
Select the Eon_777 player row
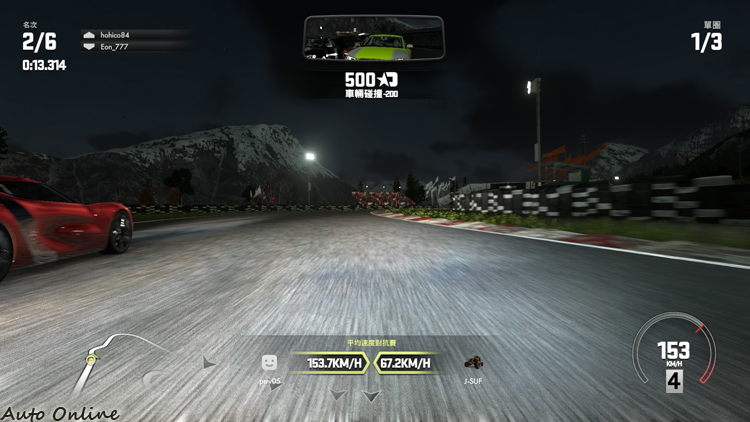coord(134,46)
